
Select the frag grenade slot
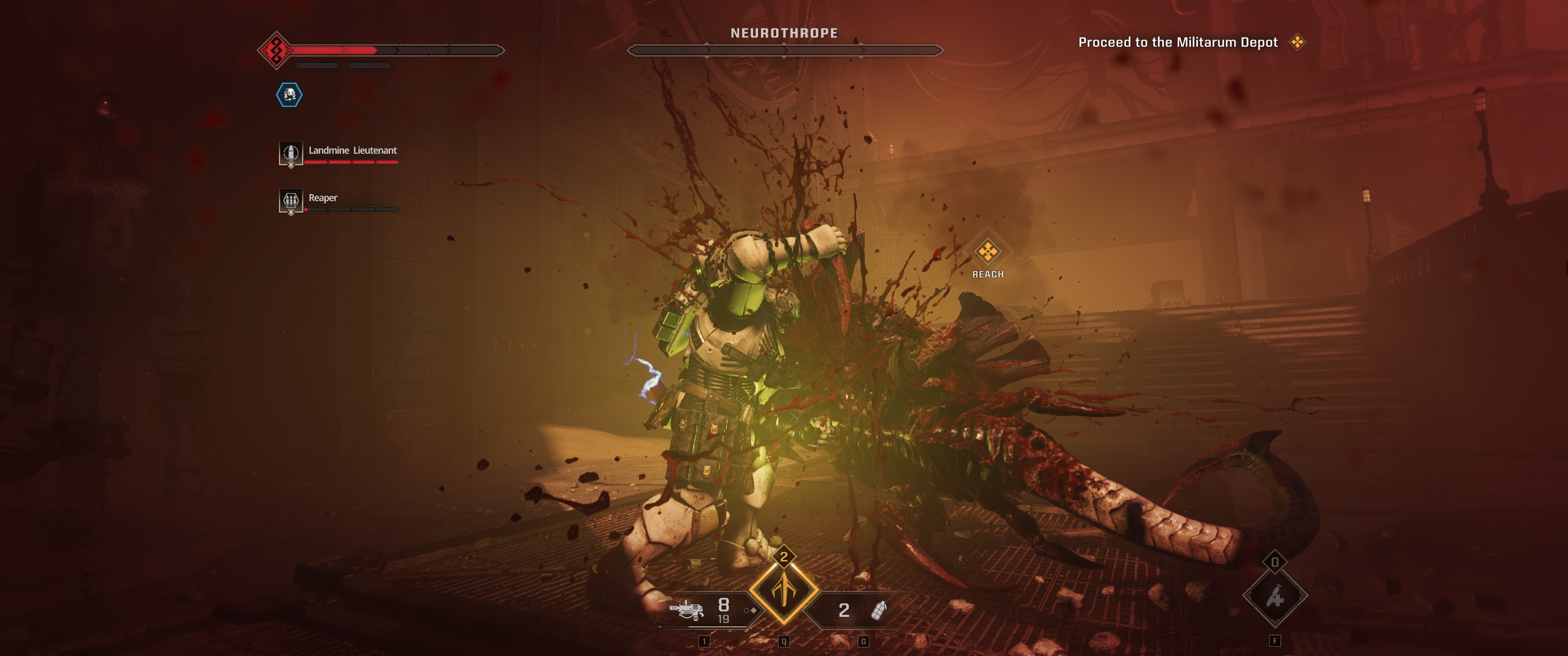[878, 610]
